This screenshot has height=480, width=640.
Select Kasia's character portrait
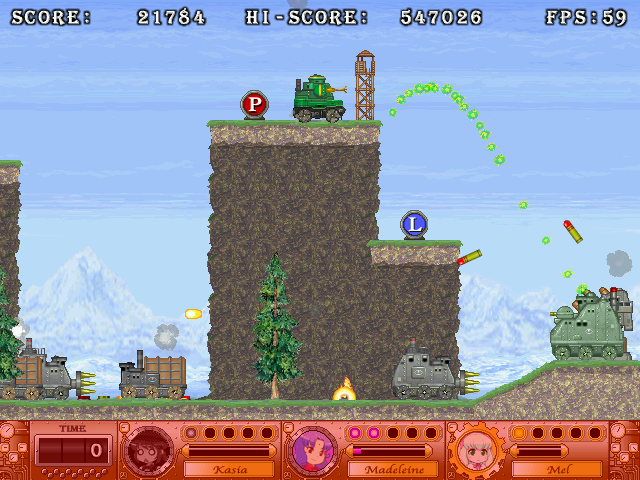[x=151, y=451]
